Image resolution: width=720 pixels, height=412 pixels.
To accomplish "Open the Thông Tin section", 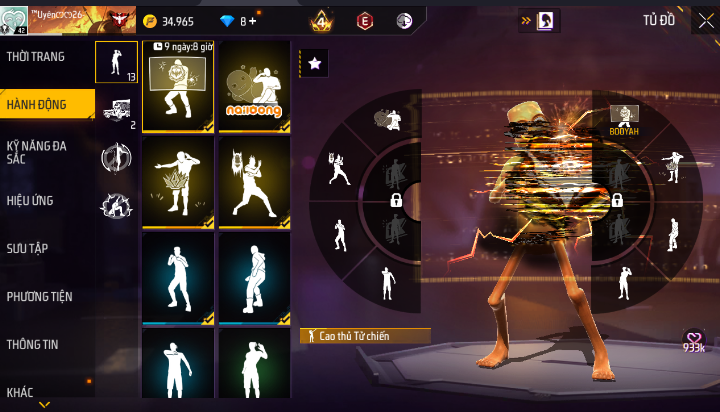I will 32,344.
